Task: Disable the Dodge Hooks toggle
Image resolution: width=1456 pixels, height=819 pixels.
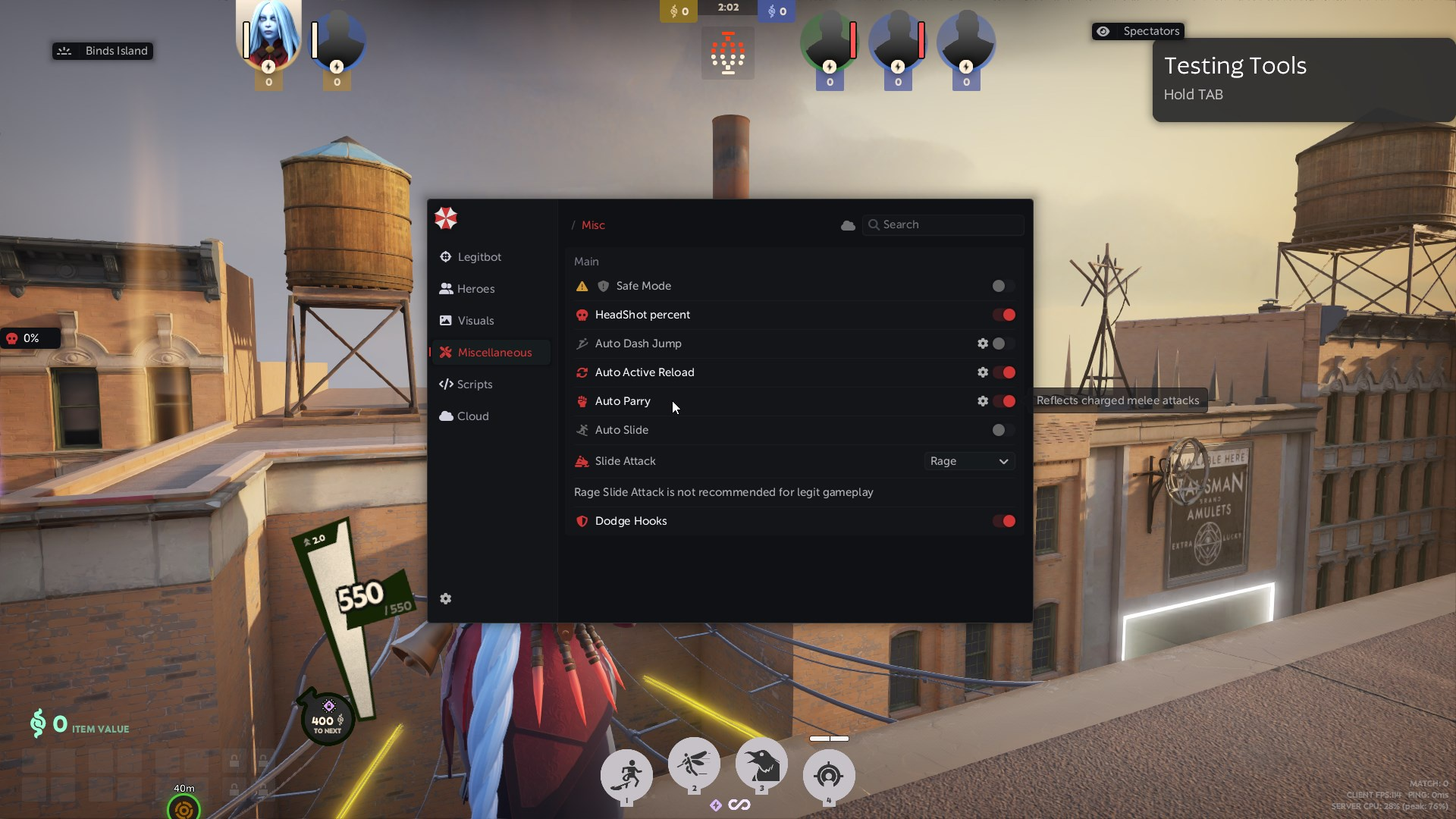Action: click(x=1004, y=521)
